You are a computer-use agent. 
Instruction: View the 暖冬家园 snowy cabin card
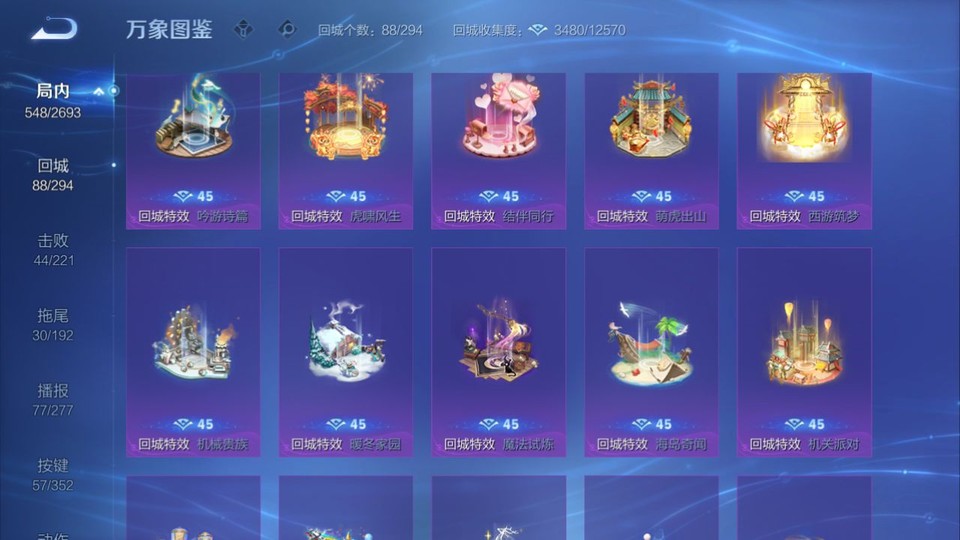pos(346,352)
